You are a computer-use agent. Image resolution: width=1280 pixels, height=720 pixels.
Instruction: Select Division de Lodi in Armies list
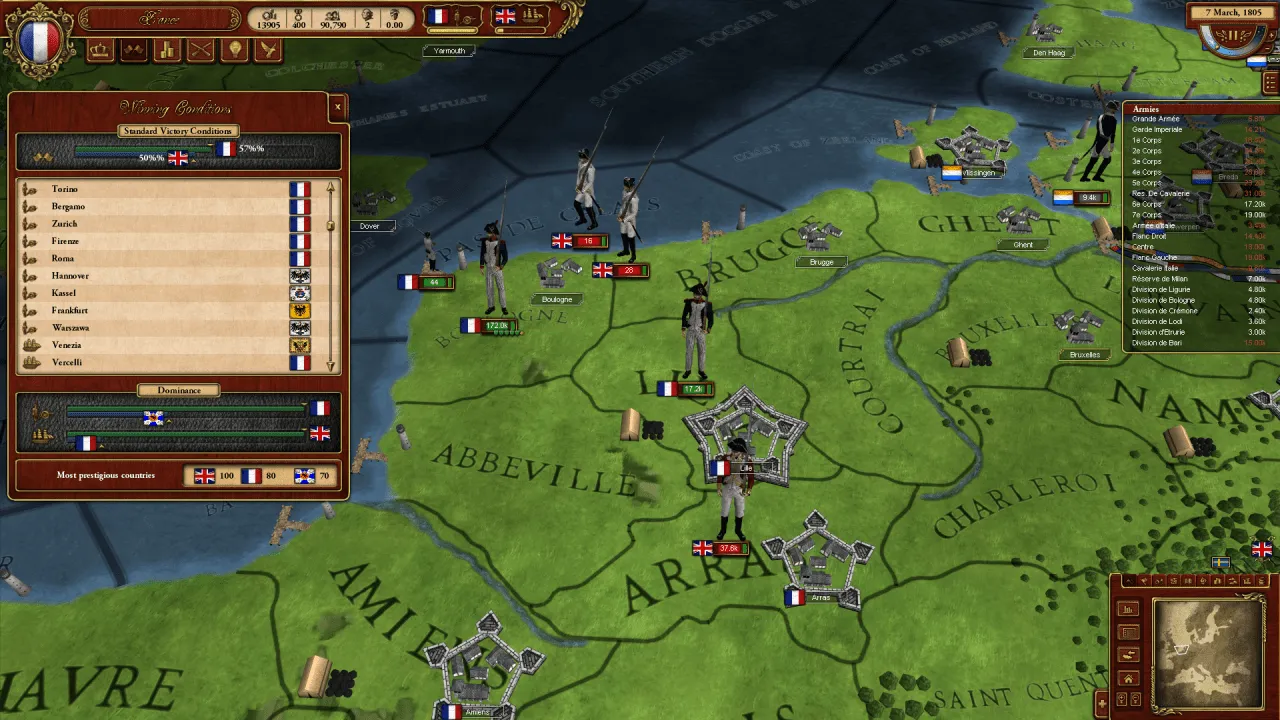1157,321
